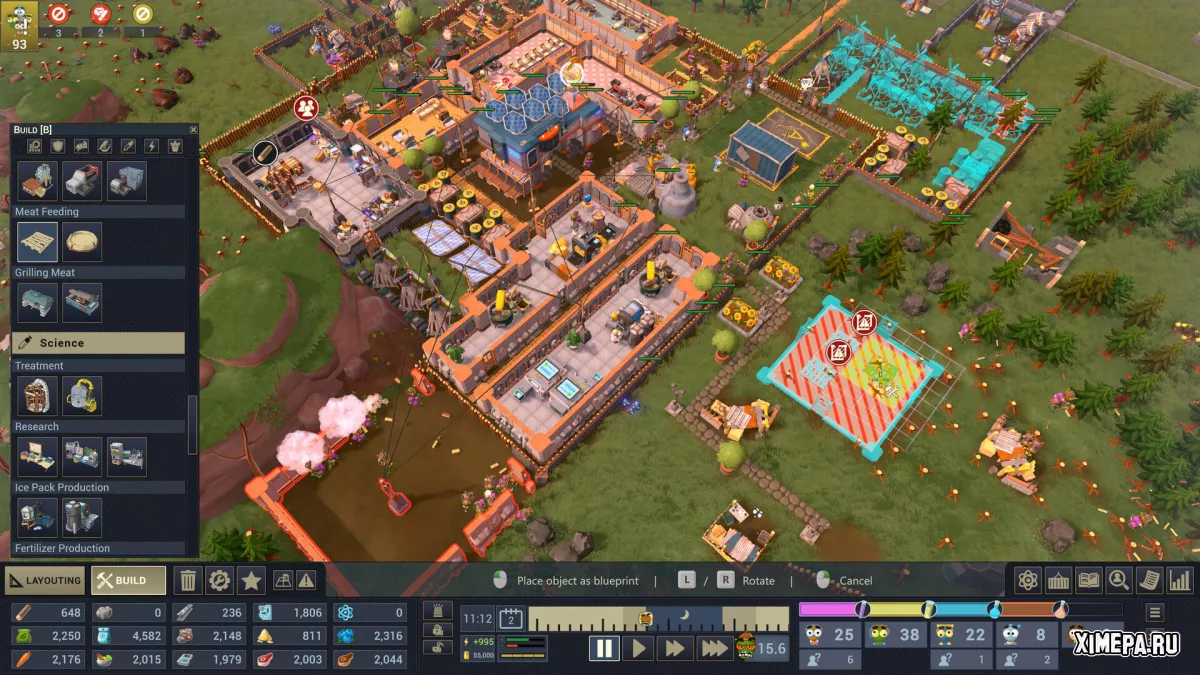Open the calendar day button

pyautogui.click(x=511, y=619)
